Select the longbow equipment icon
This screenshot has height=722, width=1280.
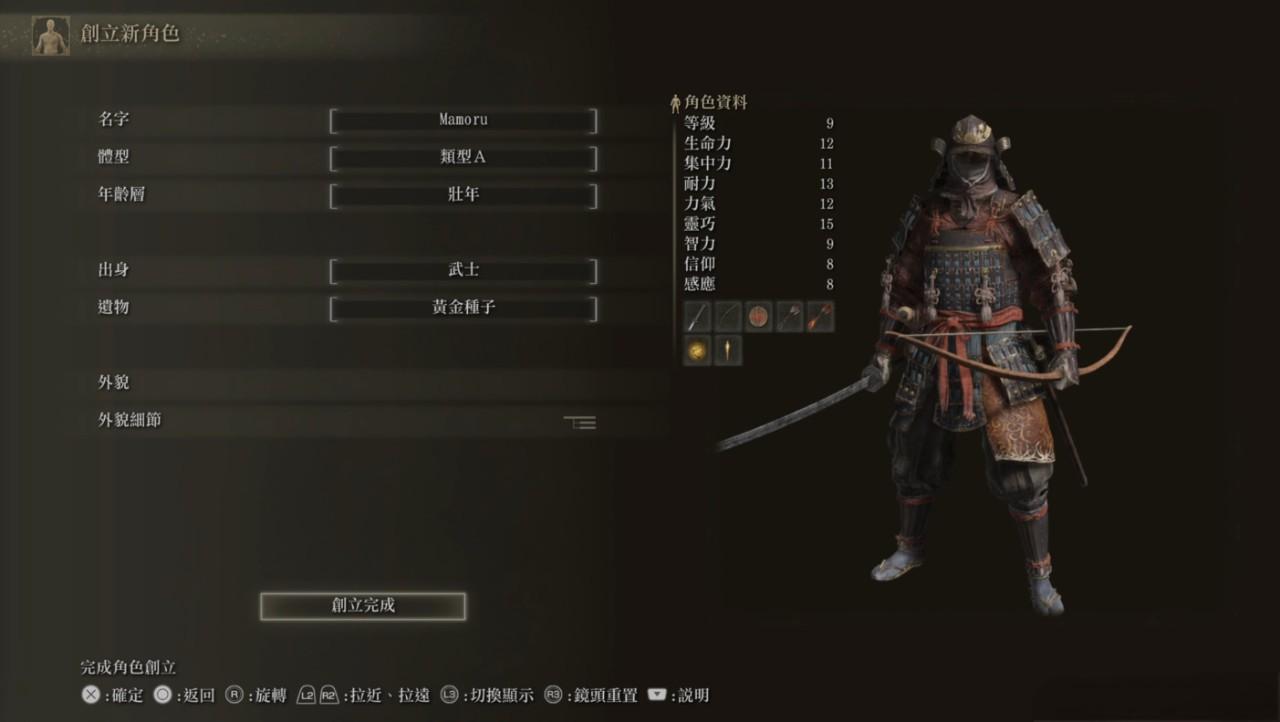[728, 316]
